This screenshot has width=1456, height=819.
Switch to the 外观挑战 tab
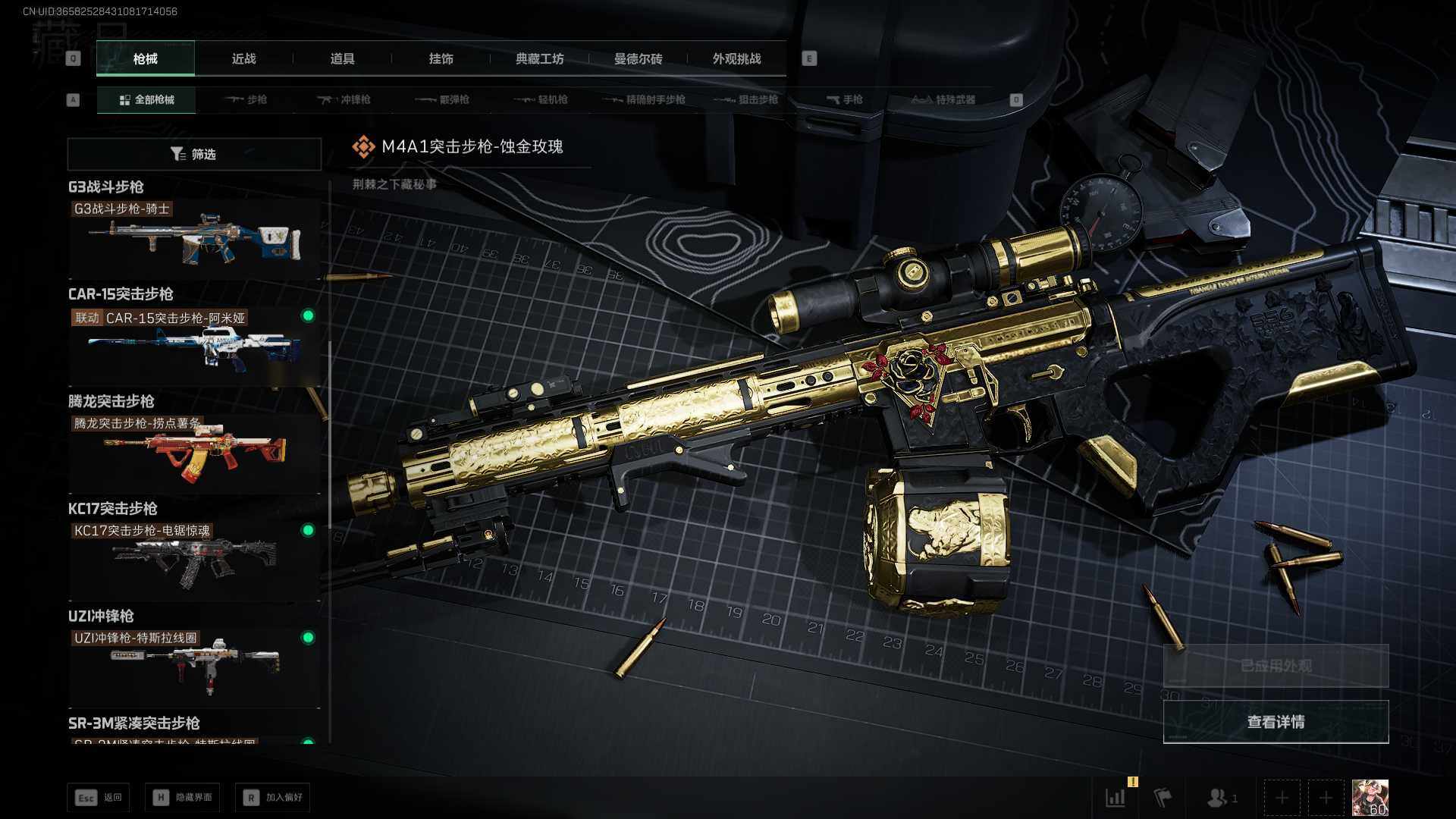tap(736, 59)
